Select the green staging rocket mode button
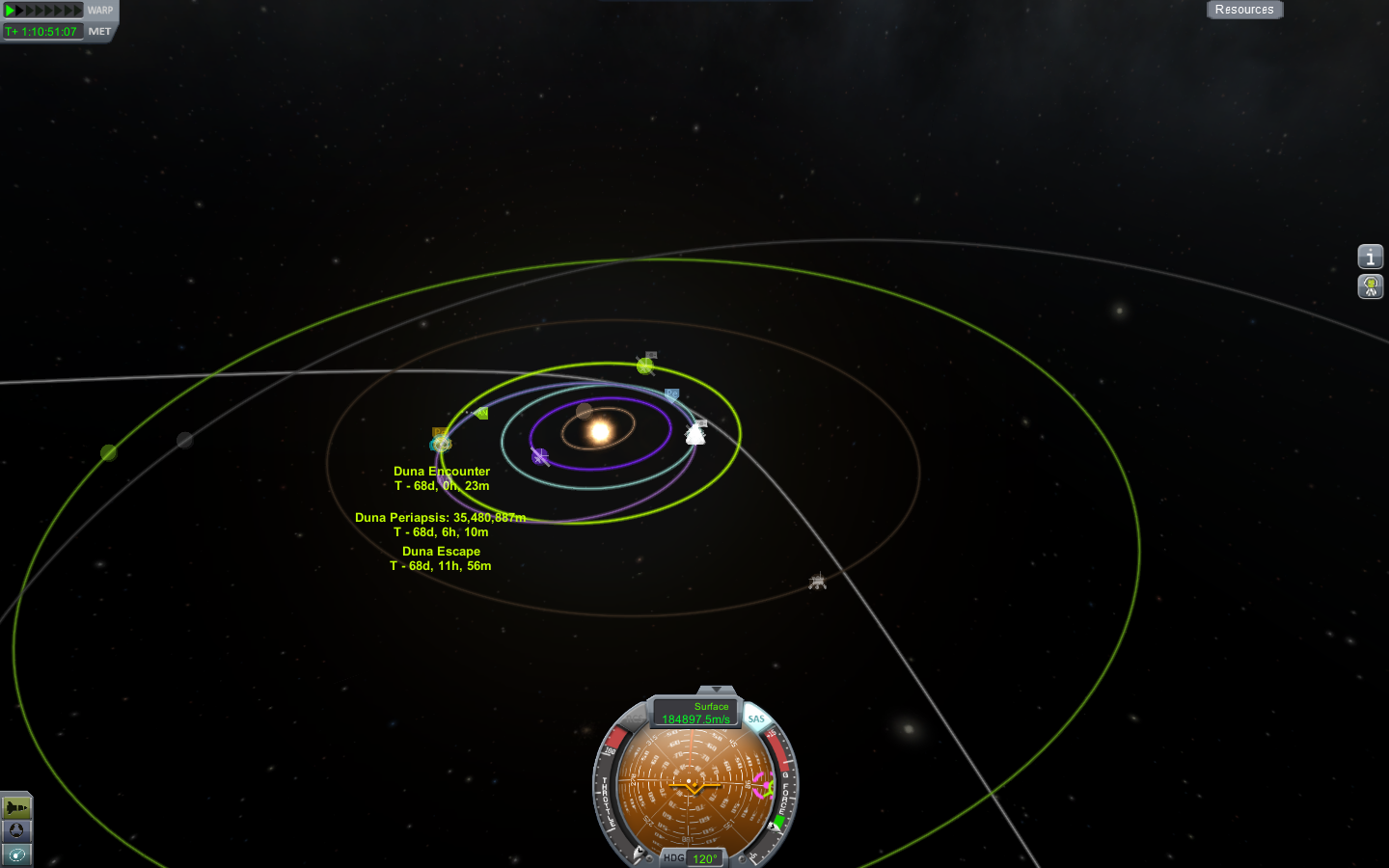The height and width of the screenshot is (868, 1389). coord(16,807)
